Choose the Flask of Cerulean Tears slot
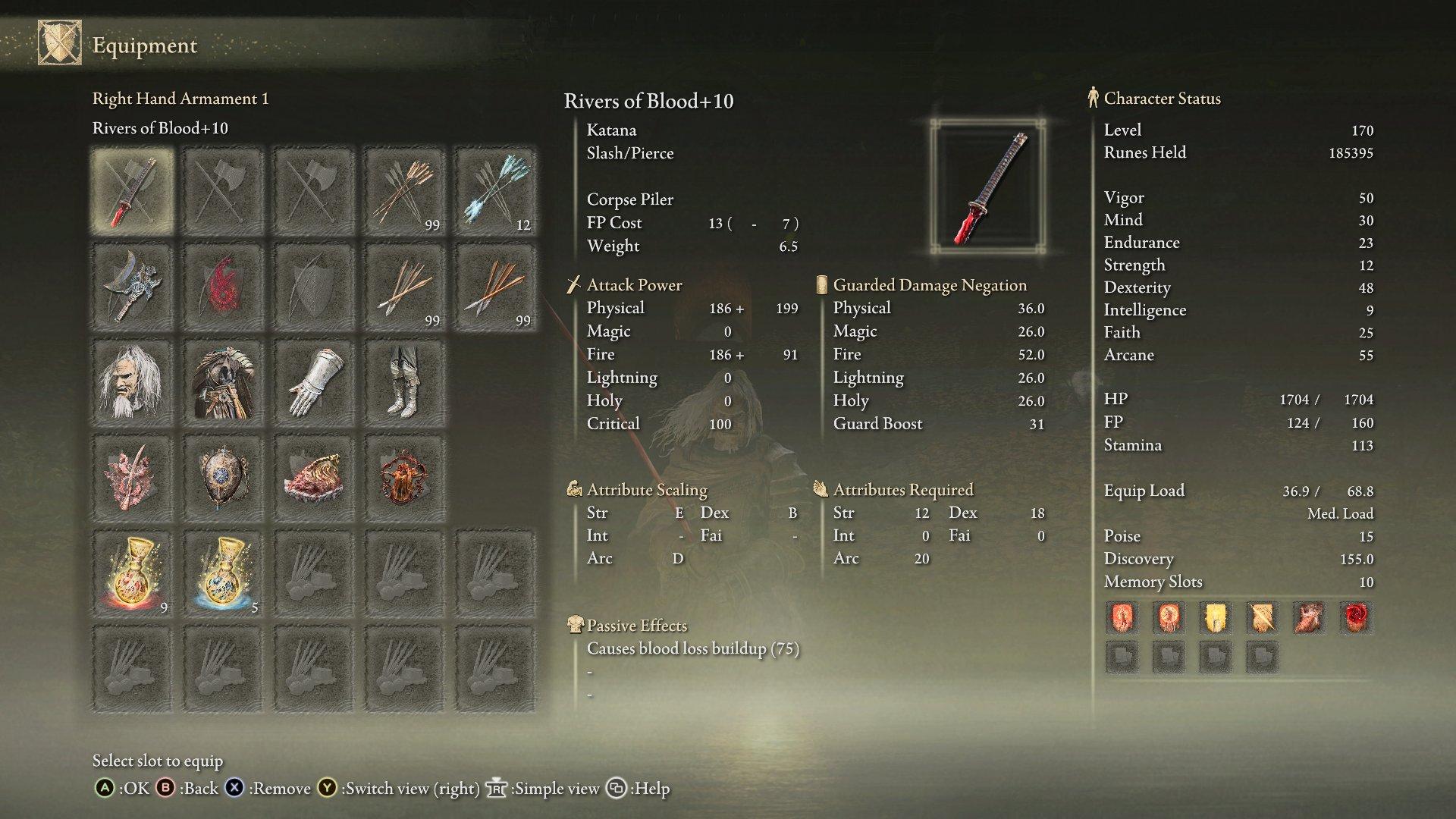This screenshot has height=819, width=1456. click(223, 574)
